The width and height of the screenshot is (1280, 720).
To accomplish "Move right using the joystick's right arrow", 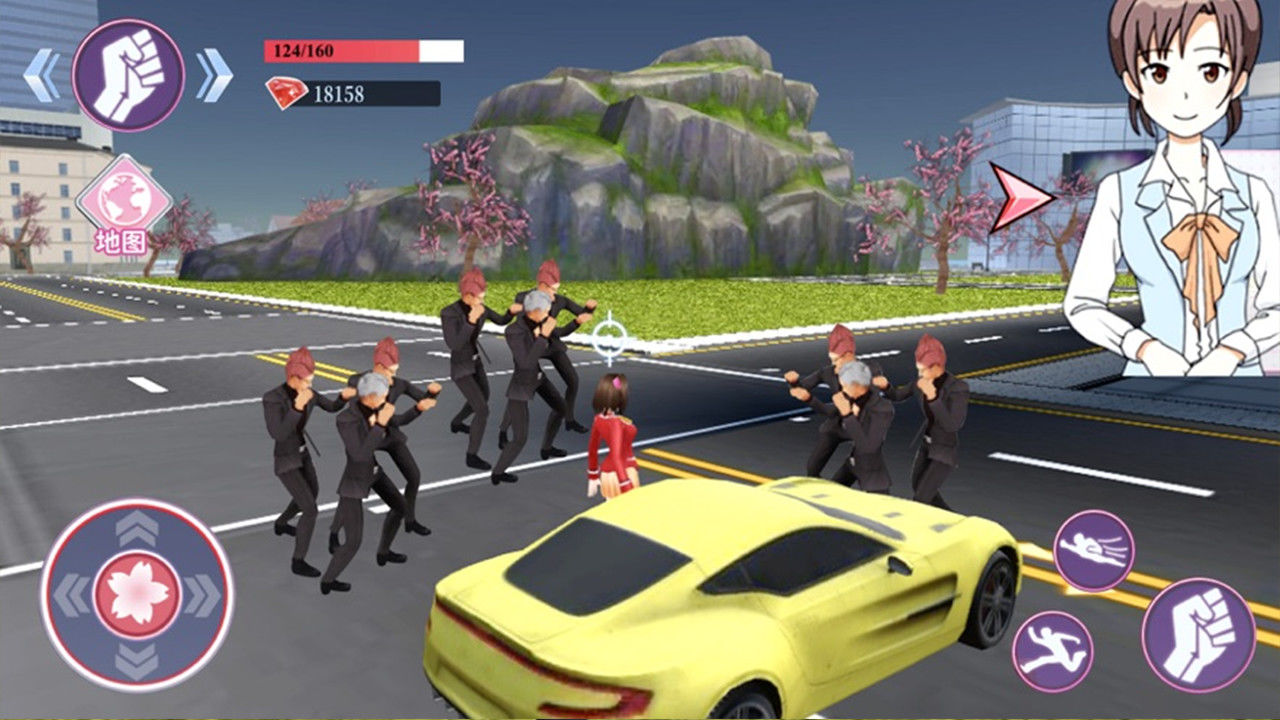I will point(204,595).
